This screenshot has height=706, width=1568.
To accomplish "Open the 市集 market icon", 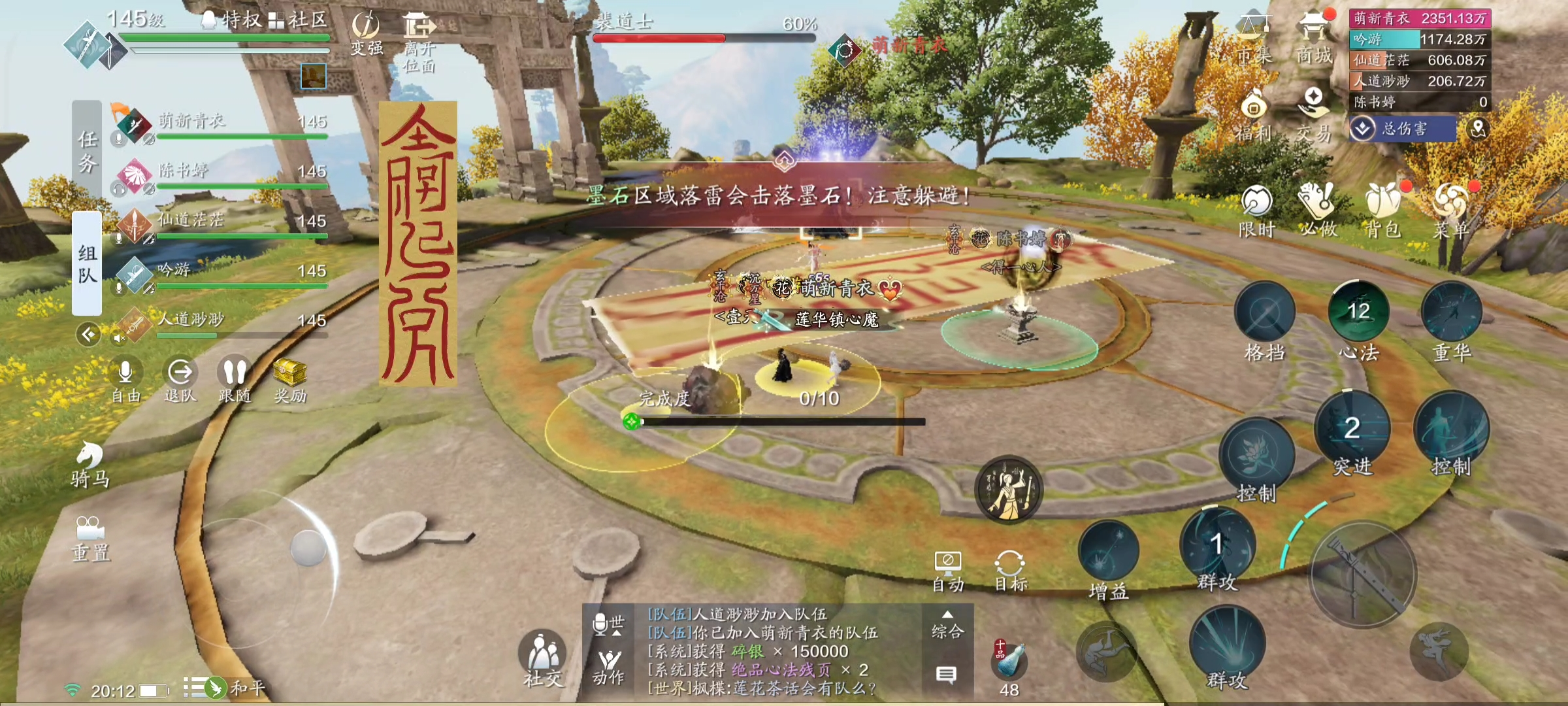I will pos(1254,38).
